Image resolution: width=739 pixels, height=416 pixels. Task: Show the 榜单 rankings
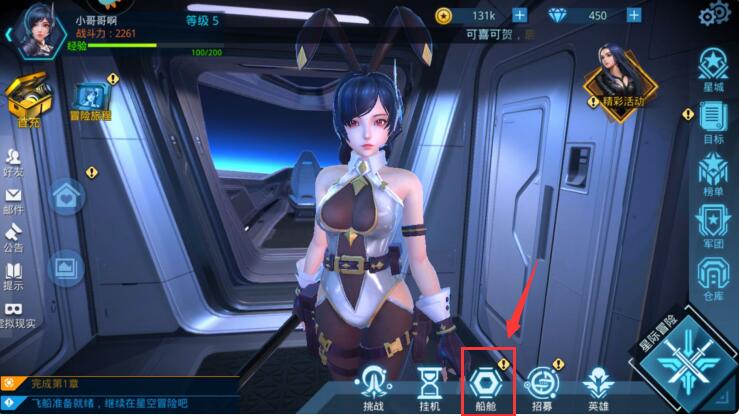point(713,178)
